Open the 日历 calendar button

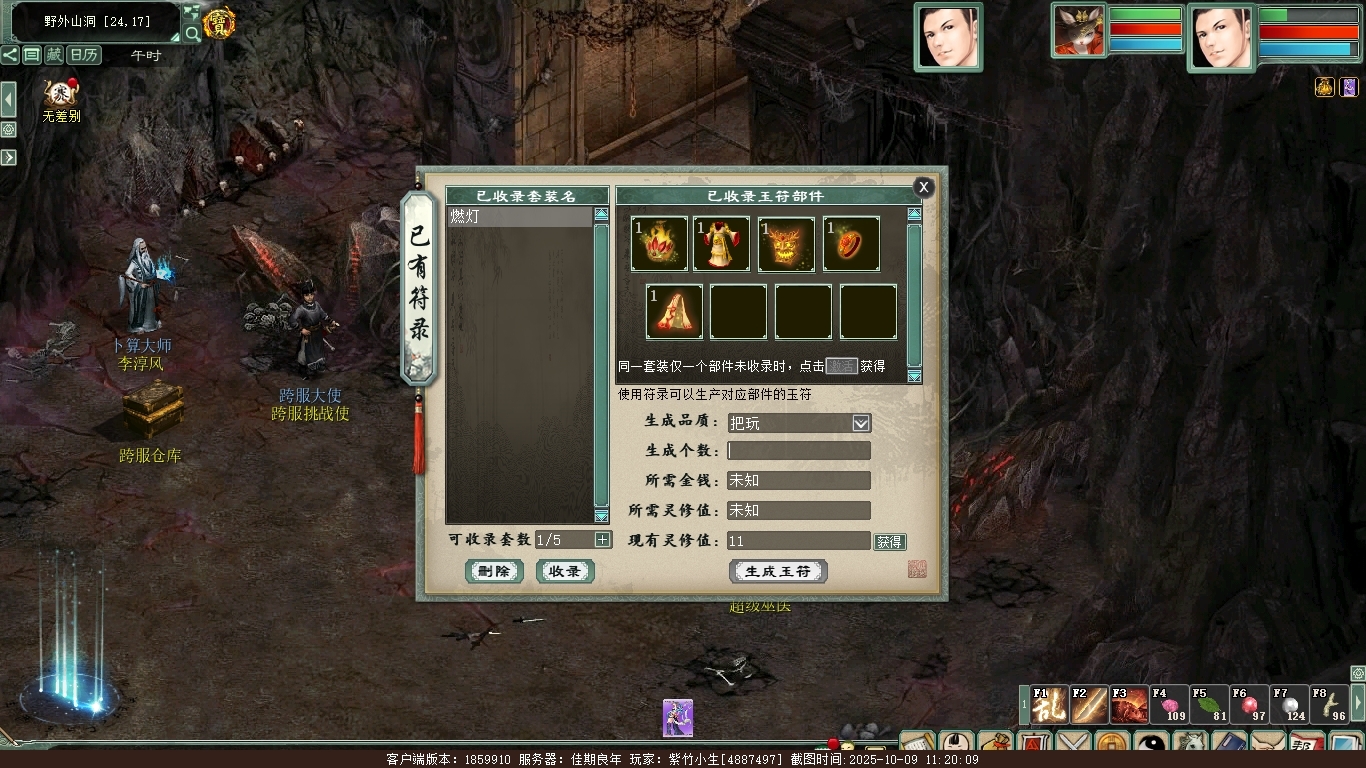click(84, 55)
